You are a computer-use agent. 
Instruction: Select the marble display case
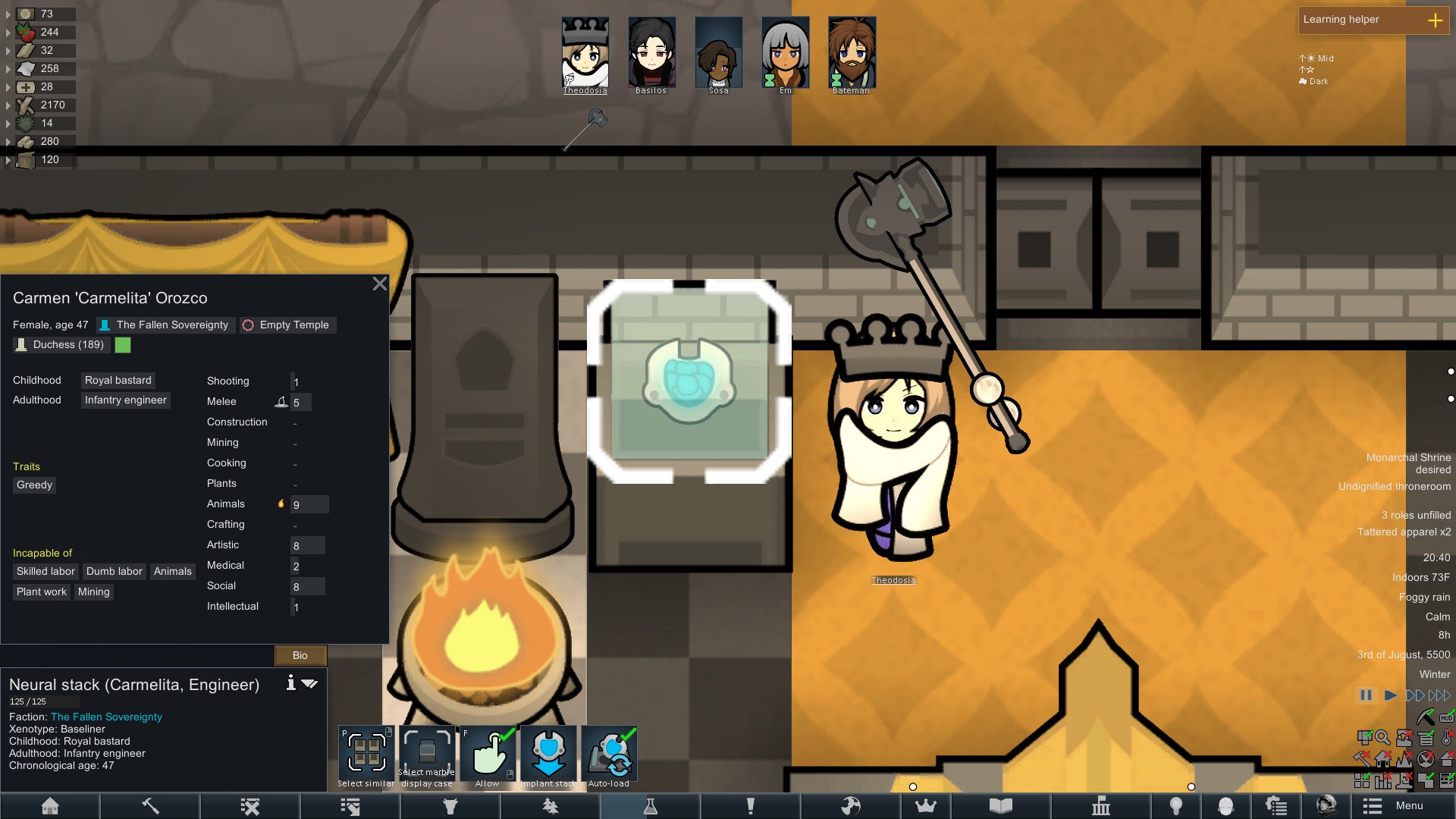pyautogui.click(x=427, y=753)
